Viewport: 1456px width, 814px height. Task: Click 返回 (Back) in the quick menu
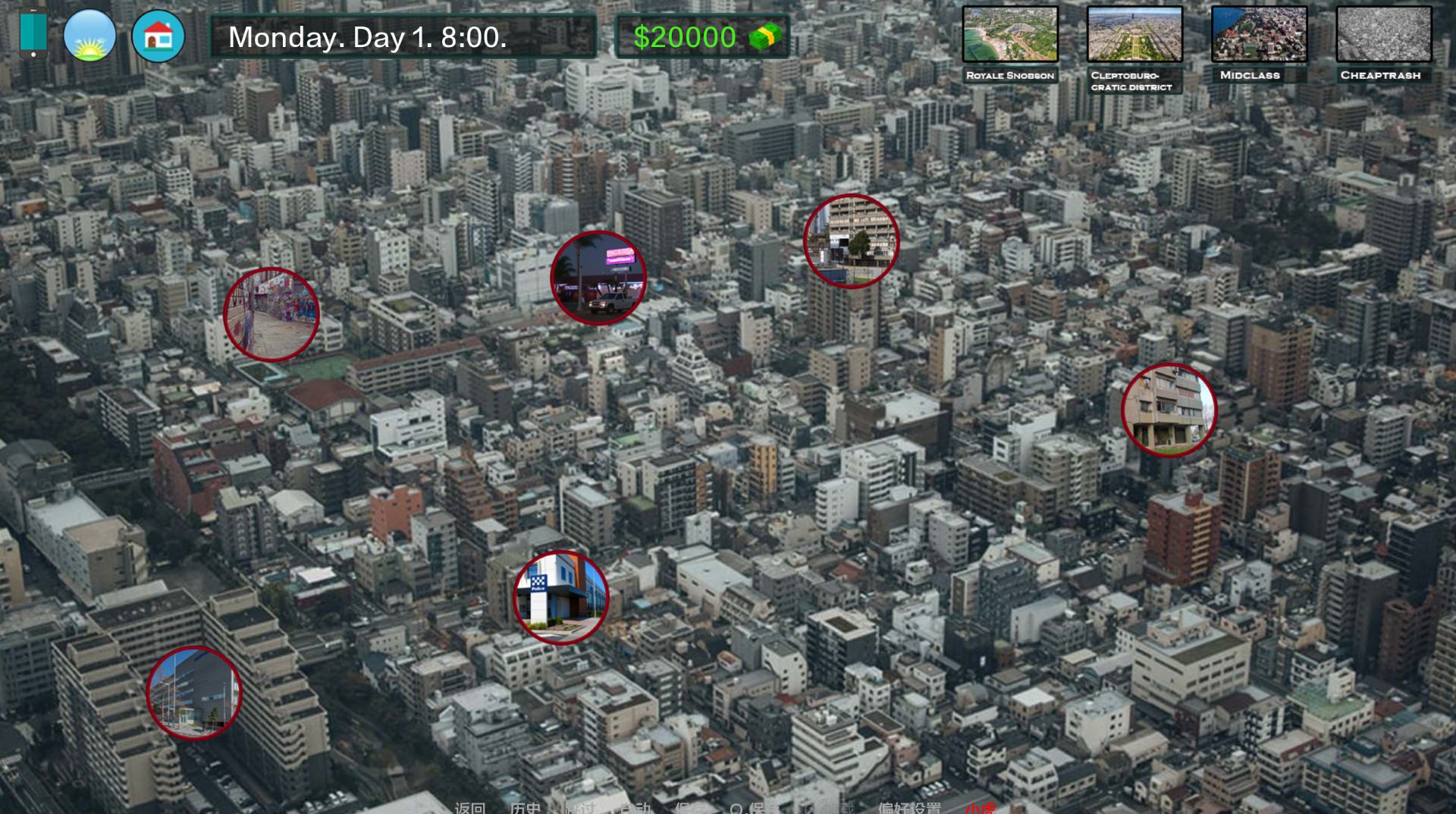pyautogui.click(x=469, y=807)
